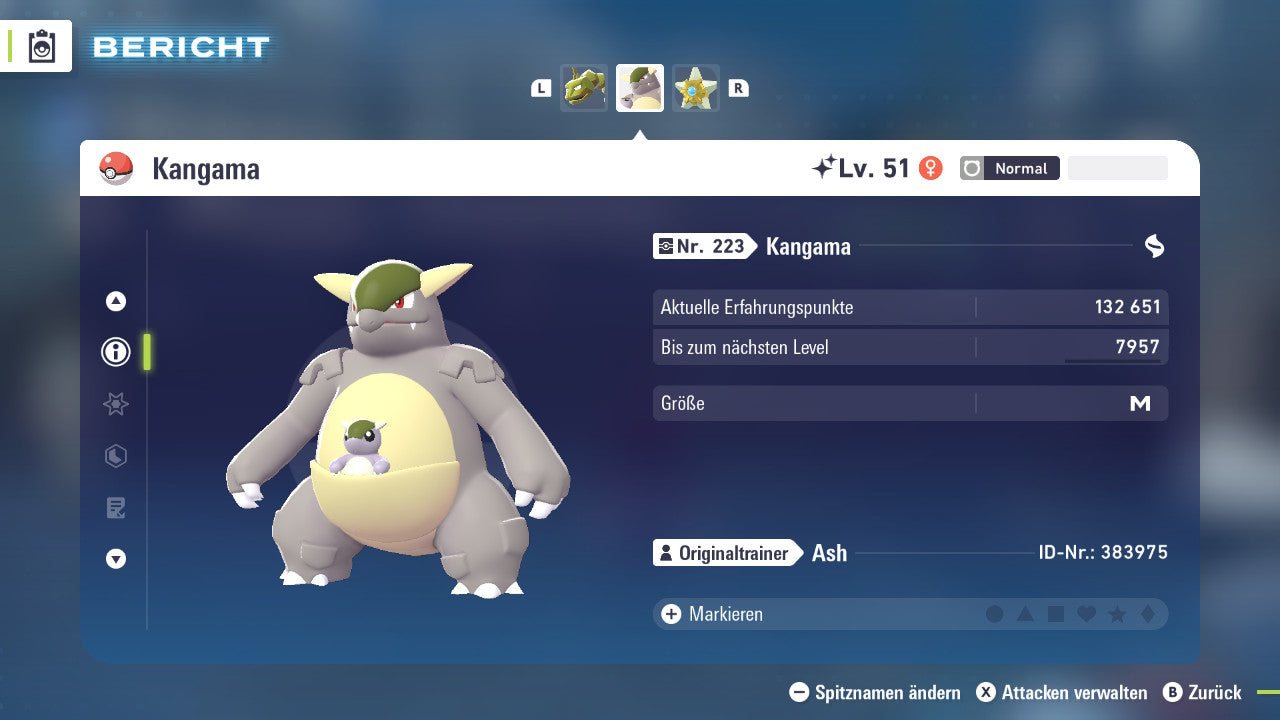Switch to the Starmie party thumbnail
This screenshot has height=720, width=1280.
pyautogui.click(x=696, y=88)
